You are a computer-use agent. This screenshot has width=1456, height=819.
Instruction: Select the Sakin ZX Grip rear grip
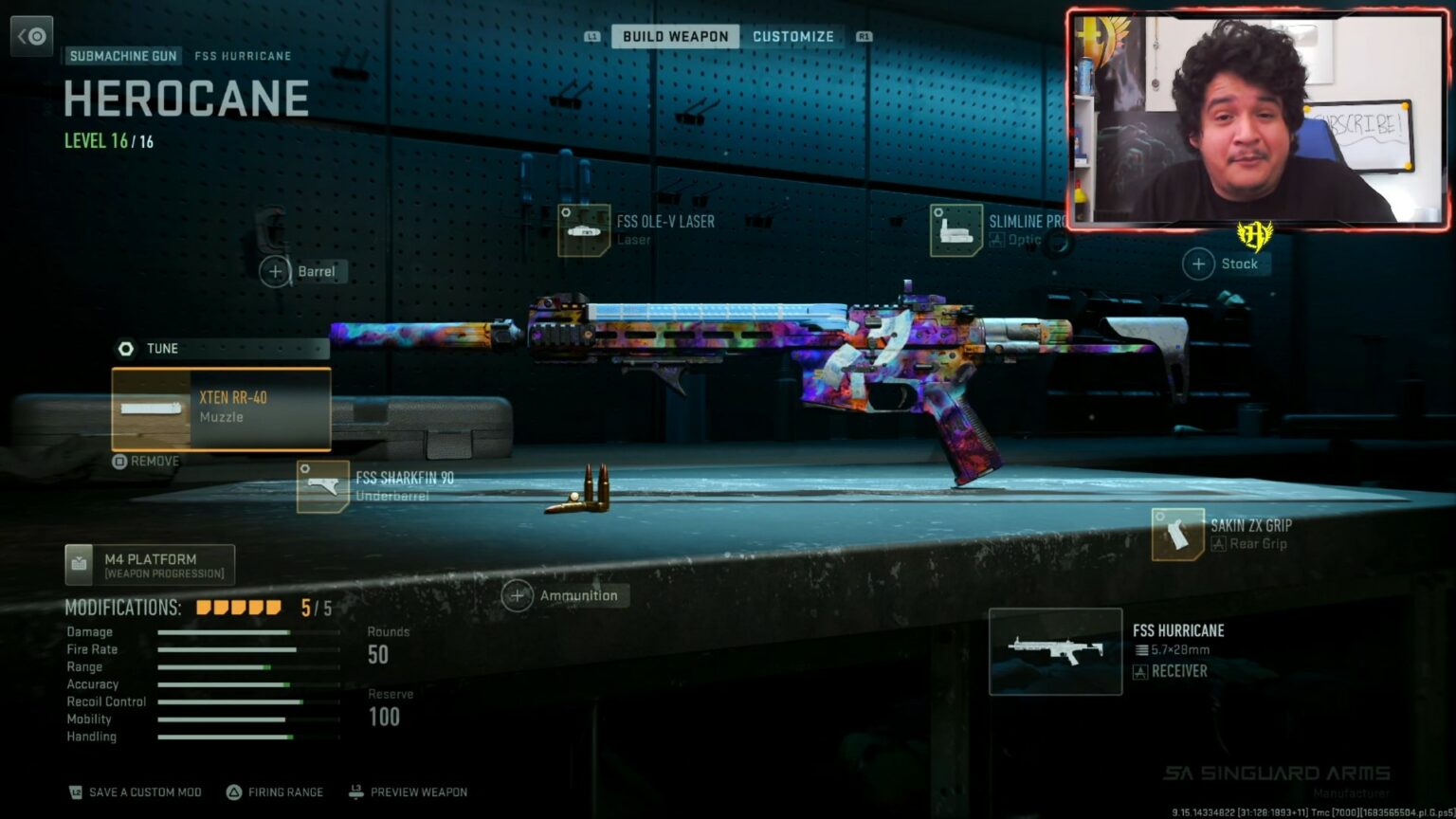[1223, 534]
